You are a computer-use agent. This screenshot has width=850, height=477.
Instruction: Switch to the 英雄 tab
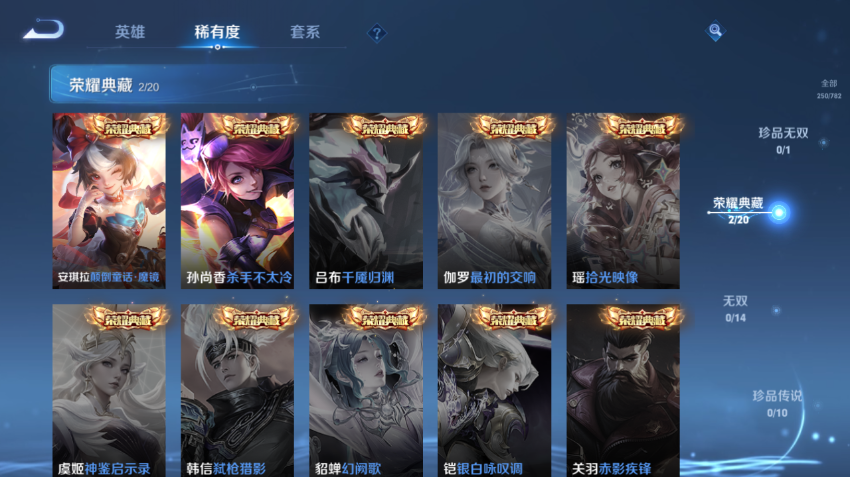(130, 32)
